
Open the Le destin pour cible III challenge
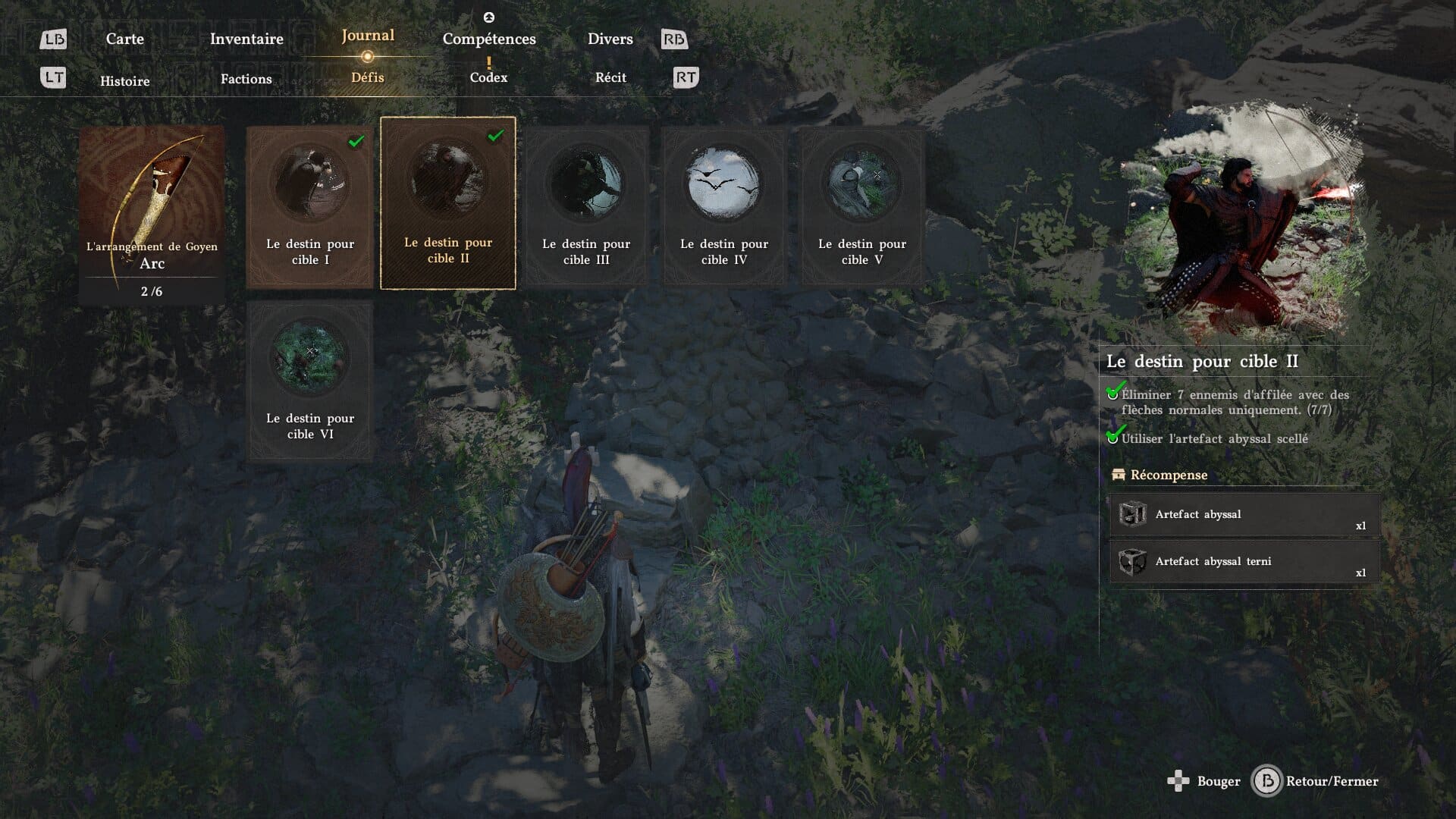[586, 207]
